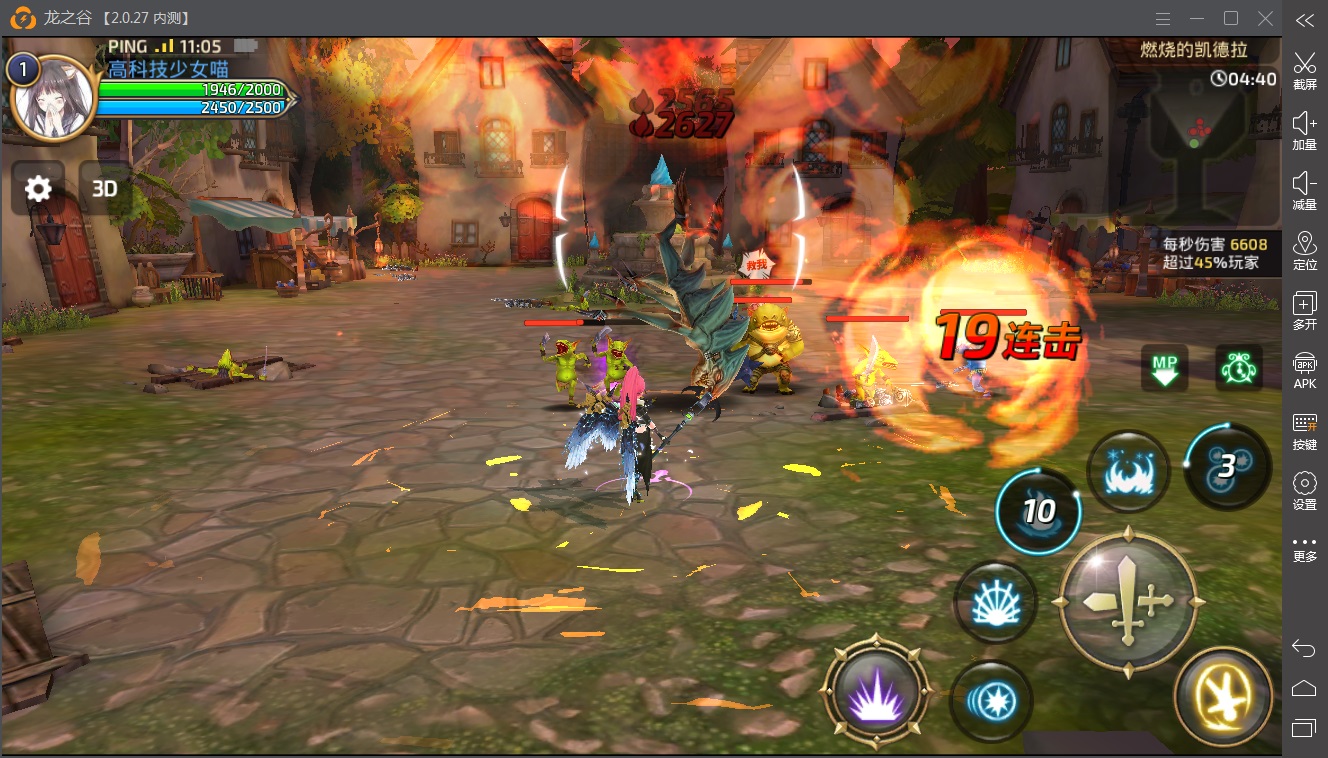This screenshot has height=758, width=1328.
Task: Use the MP potion button
Action: (1165, 368)
